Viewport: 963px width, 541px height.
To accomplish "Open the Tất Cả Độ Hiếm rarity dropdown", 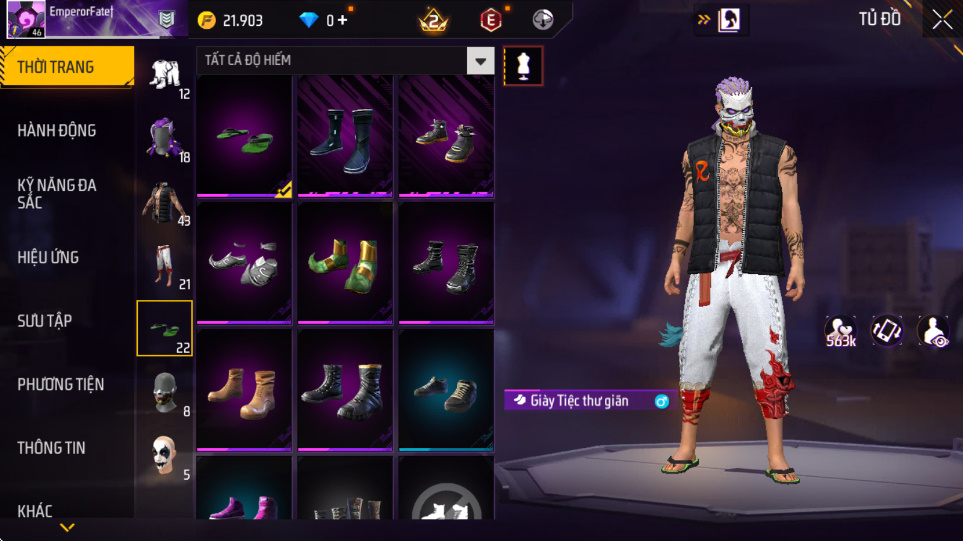I will coord(481,61).
